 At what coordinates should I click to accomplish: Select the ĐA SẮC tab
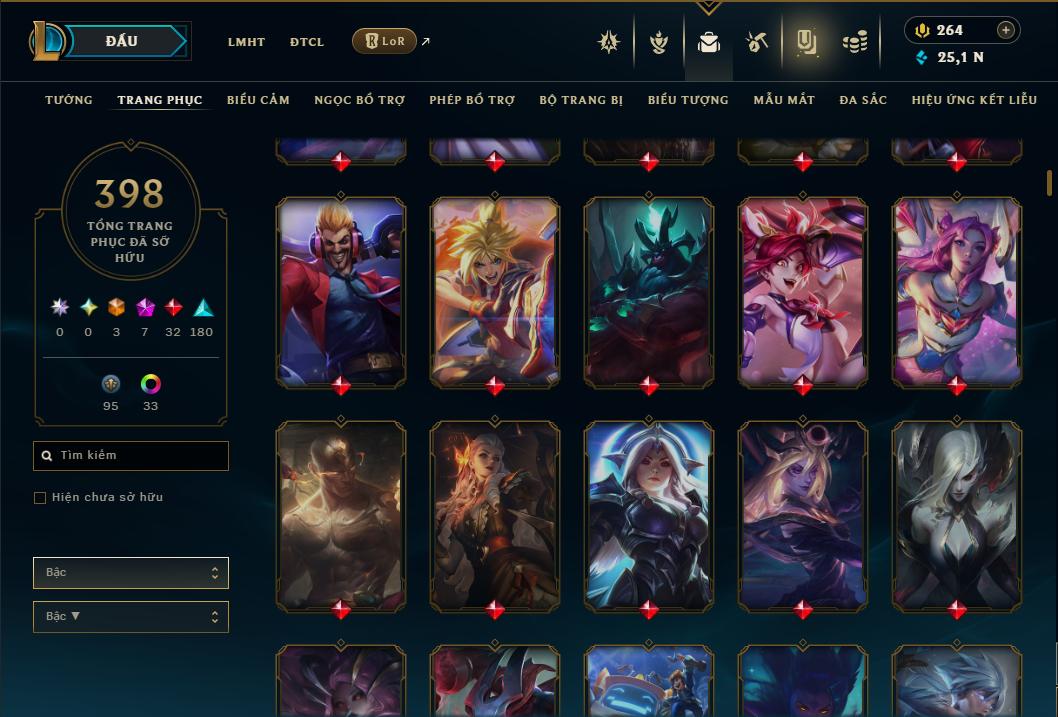pyautogui.click(x=863, y=100)
